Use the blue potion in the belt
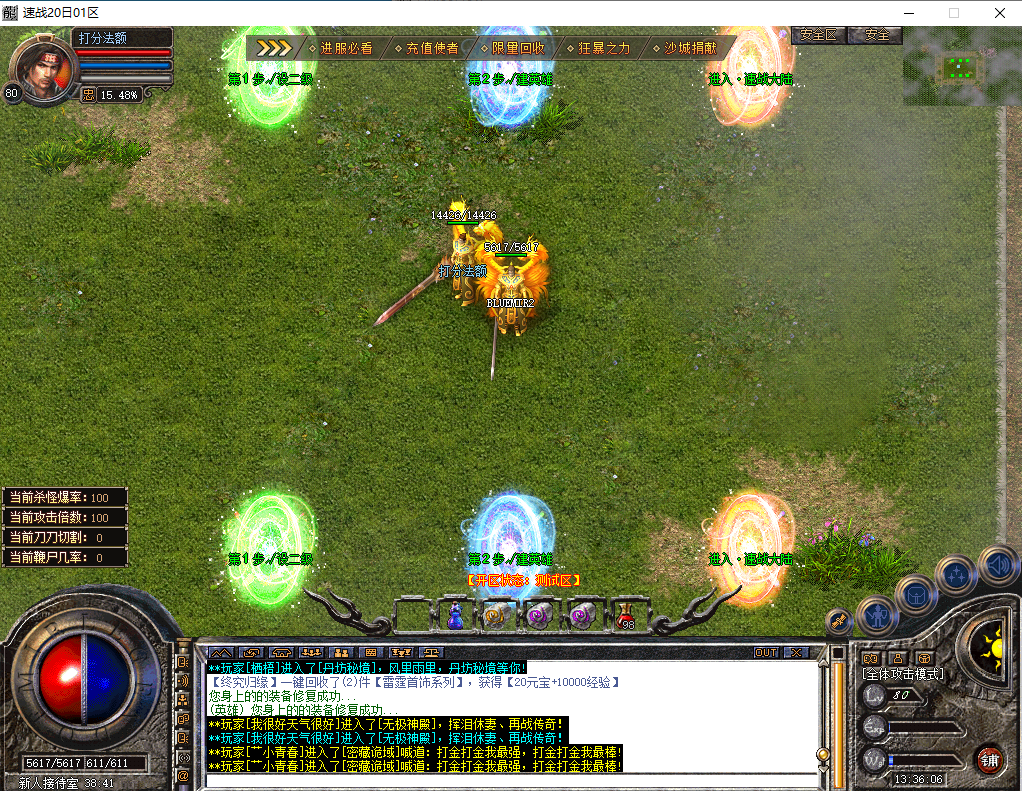 pos(455,616)
